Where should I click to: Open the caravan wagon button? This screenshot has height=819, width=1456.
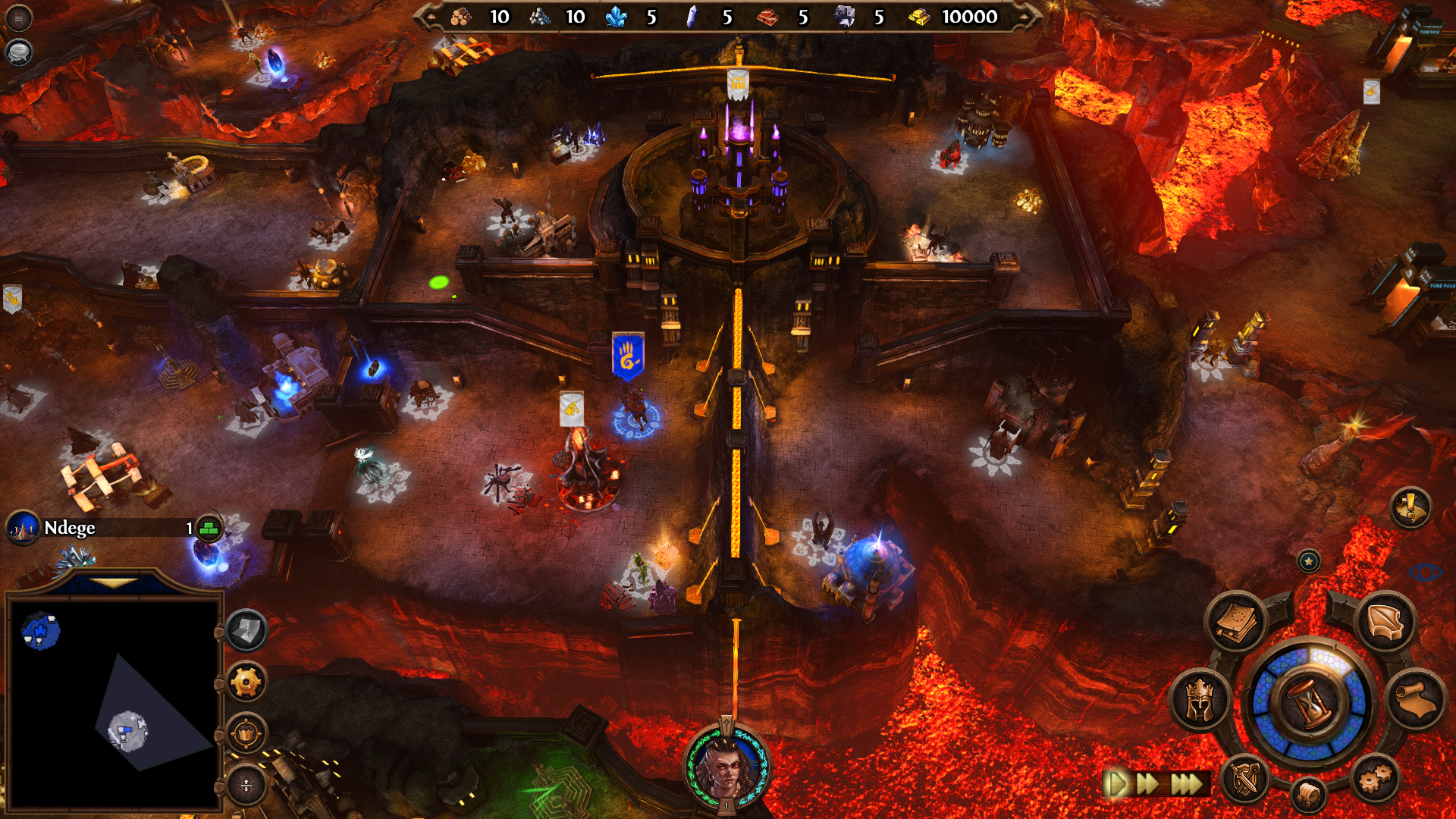point(1310,795)
